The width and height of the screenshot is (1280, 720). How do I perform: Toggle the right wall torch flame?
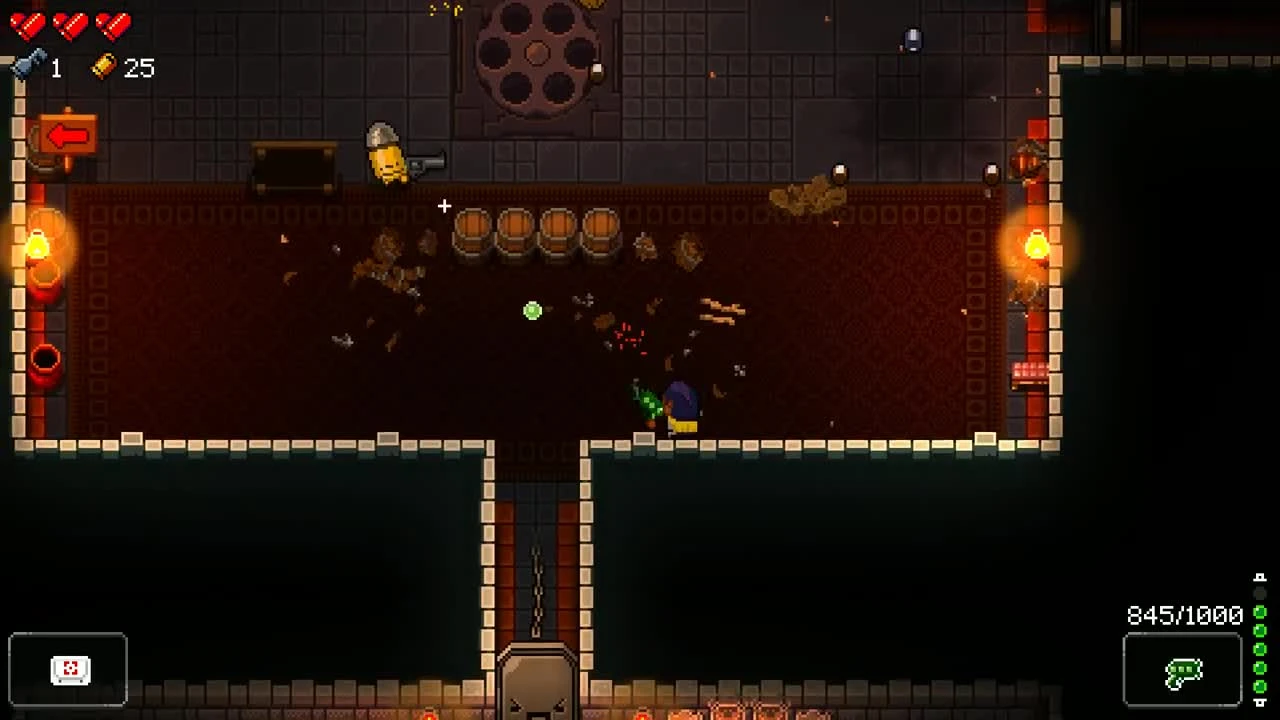1036,243
